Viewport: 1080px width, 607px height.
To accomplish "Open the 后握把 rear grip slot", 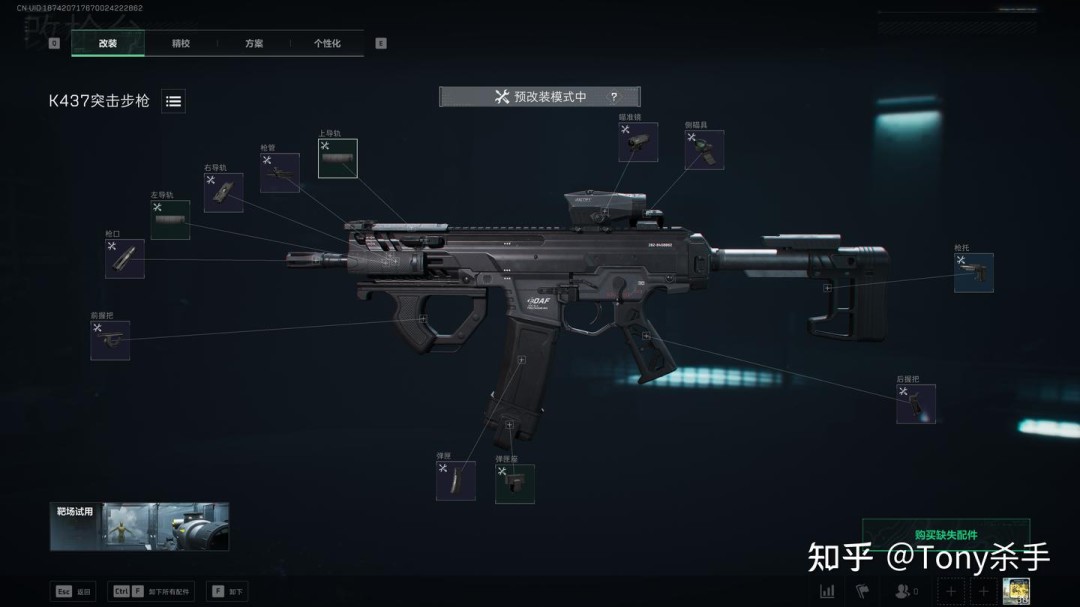I will [915, 404].
